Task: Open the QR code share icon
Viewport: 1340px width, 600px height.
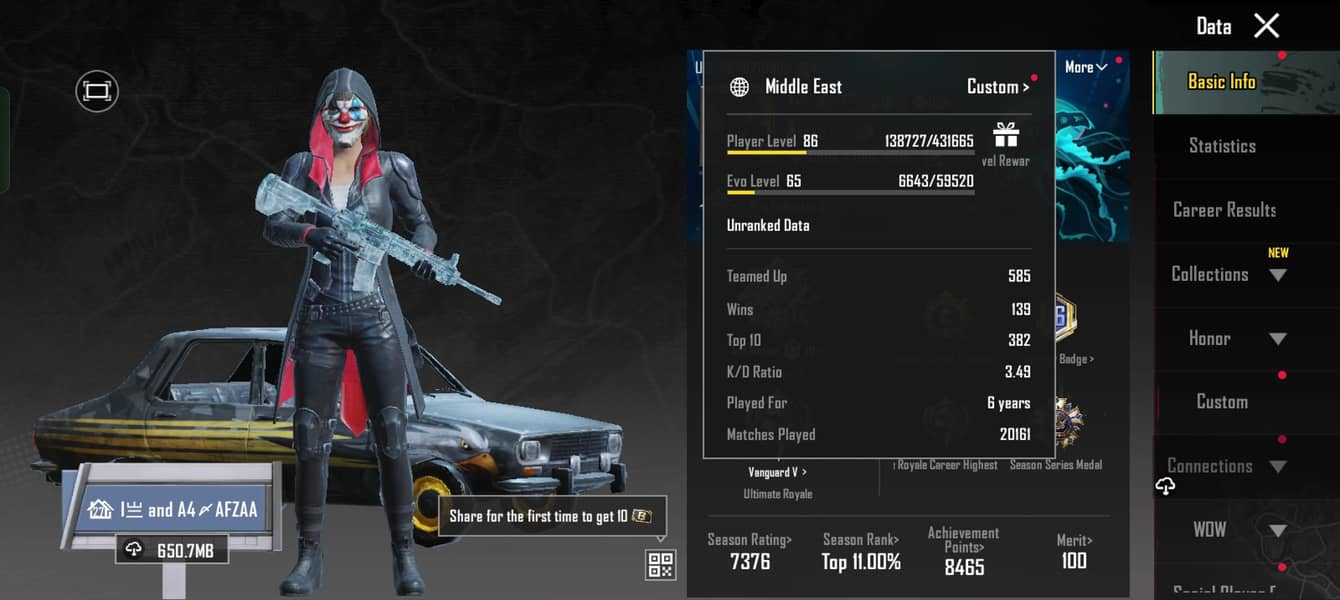Action: point(660,565)
